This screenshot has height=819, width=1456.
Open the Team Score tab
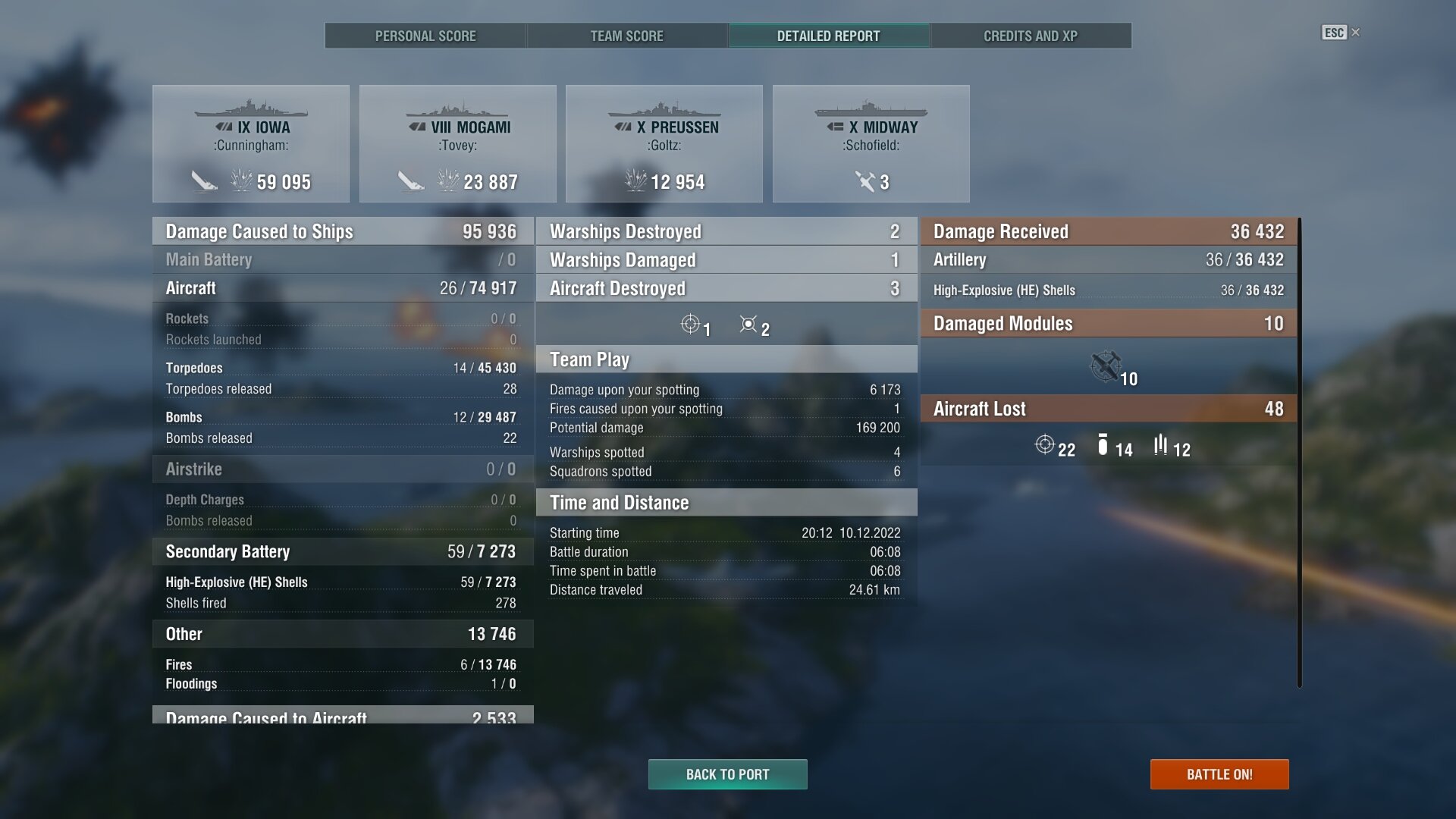(x=626, y=36)
